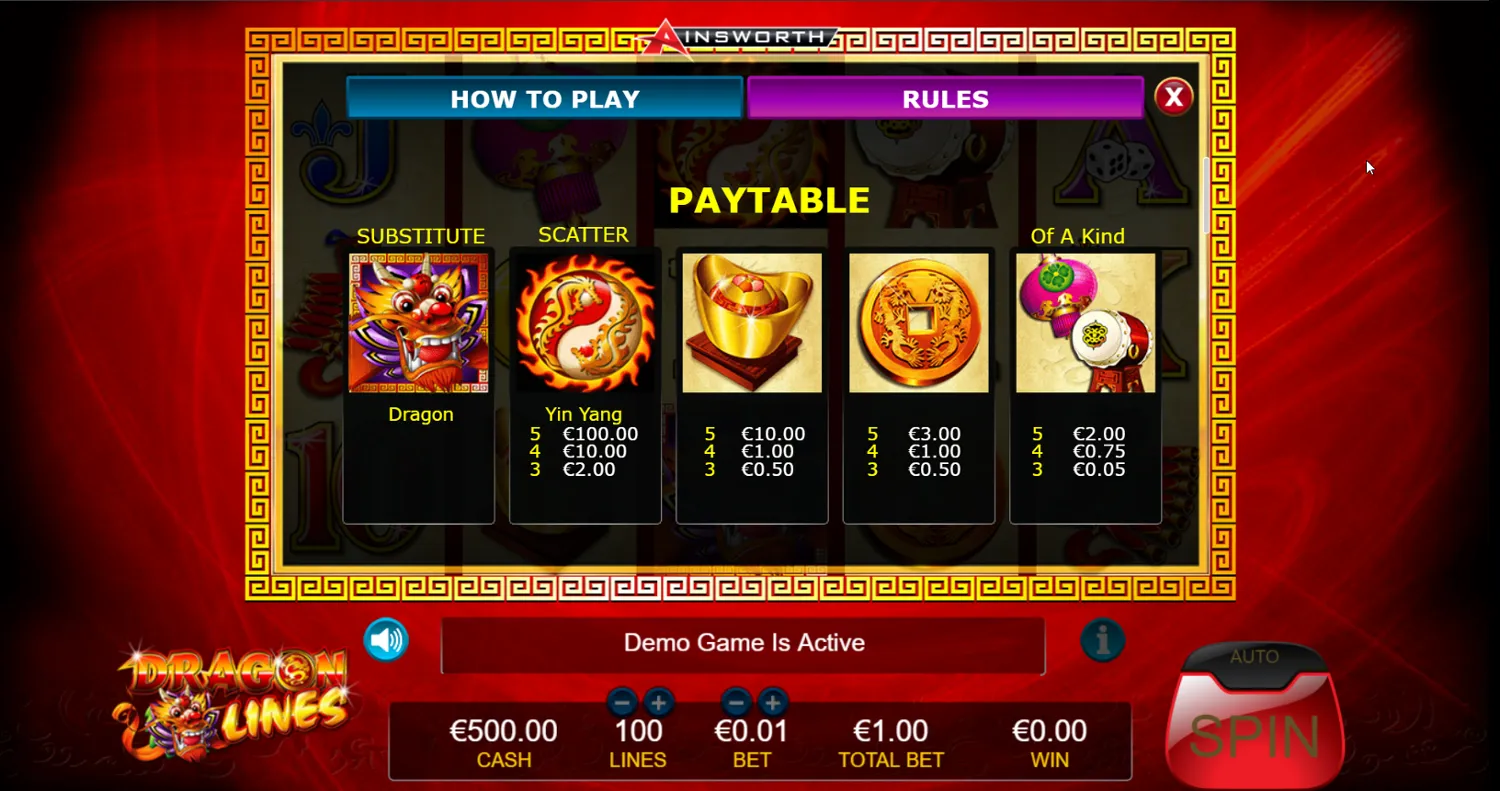Select the Dragon substitute symbol

(x=420, y=323)
